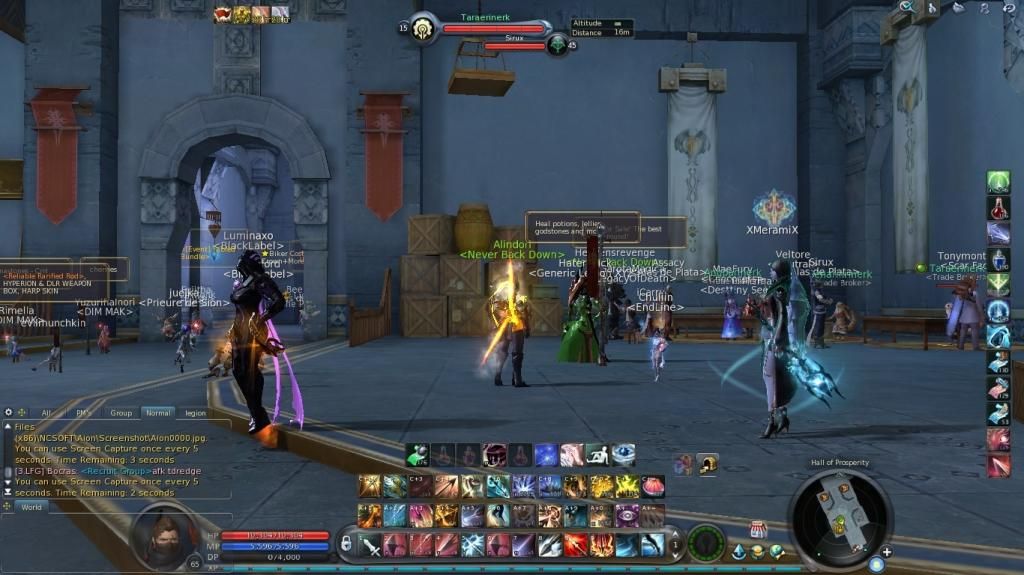The height and width of the screenshot is (575, 1024).
Task: Click the player portrait with level 65
Action: pos(163,537)
